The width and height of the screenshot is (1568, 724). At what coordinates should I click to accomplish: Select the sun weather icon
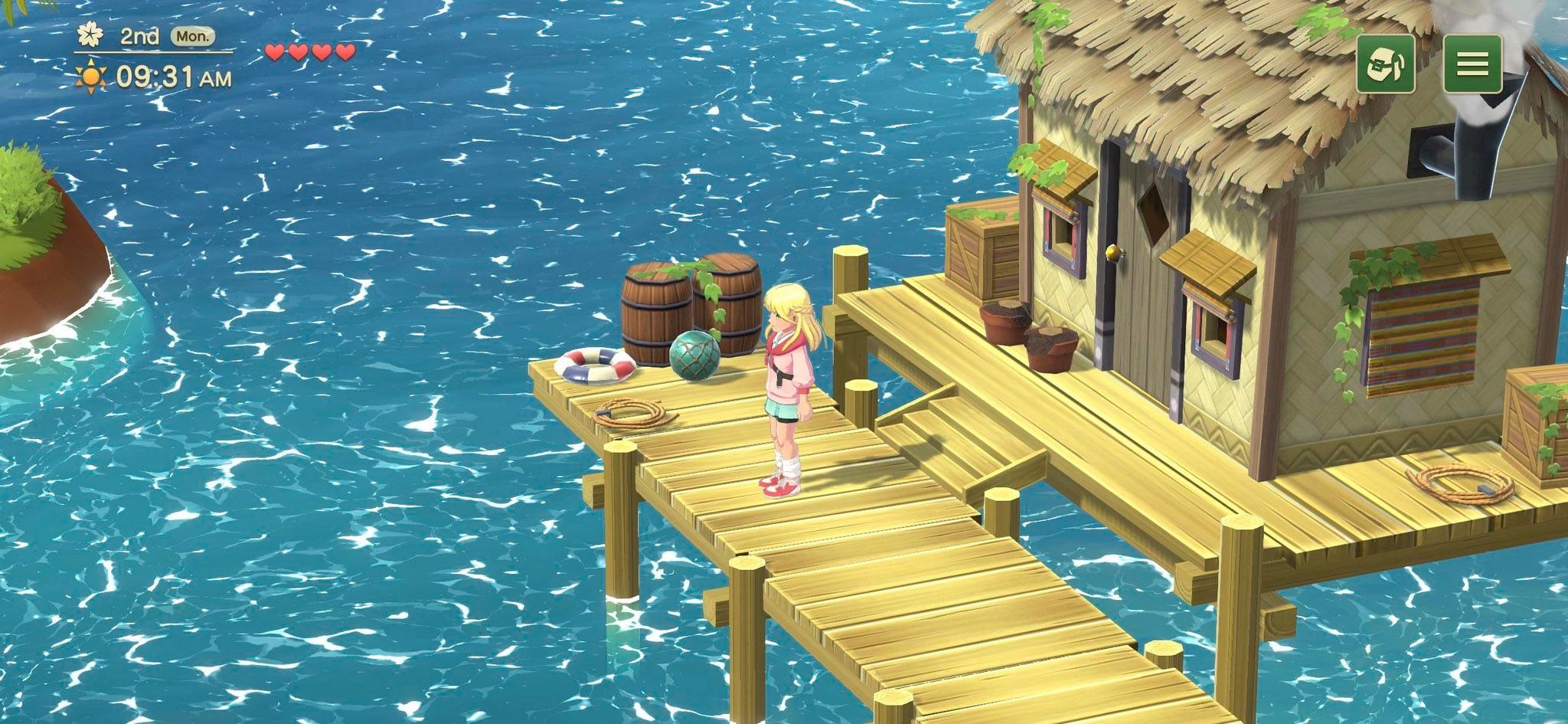(90, 74)
